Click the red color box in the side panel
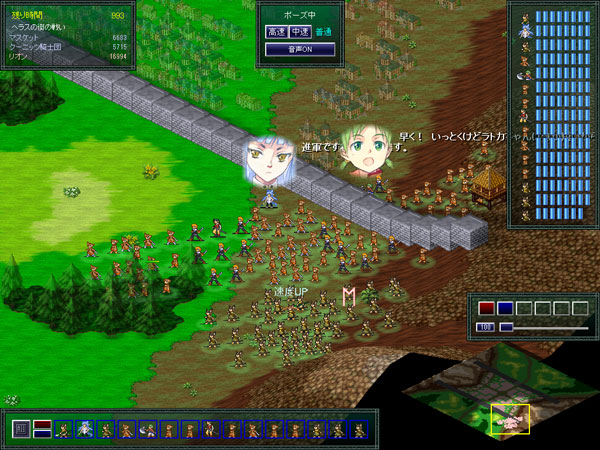 point(486,308)
